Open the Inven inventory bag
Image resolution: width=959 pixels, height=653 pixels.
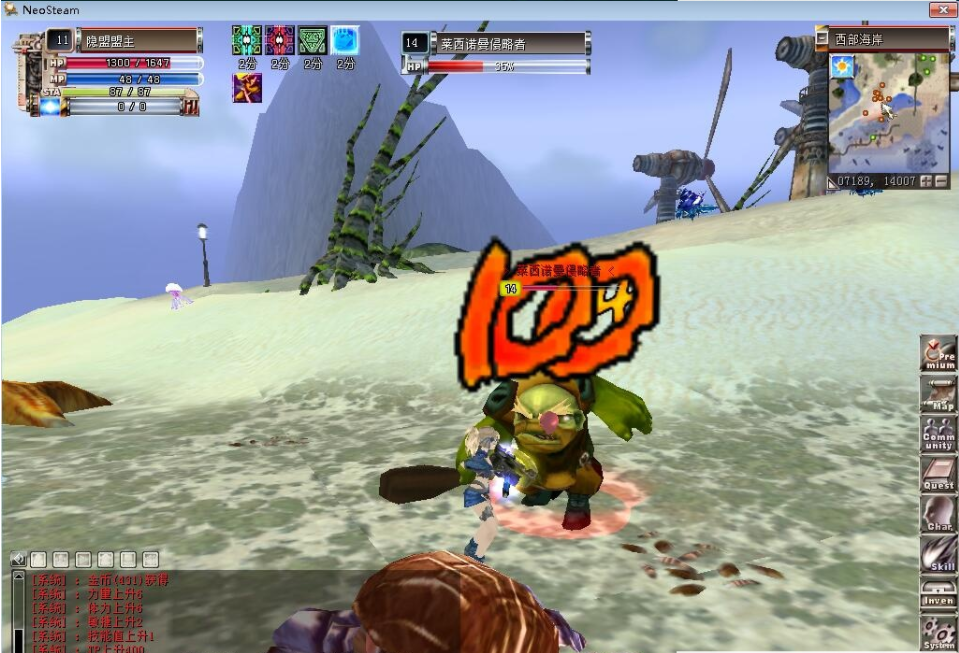pyautogui.click(x=938, y=593)
